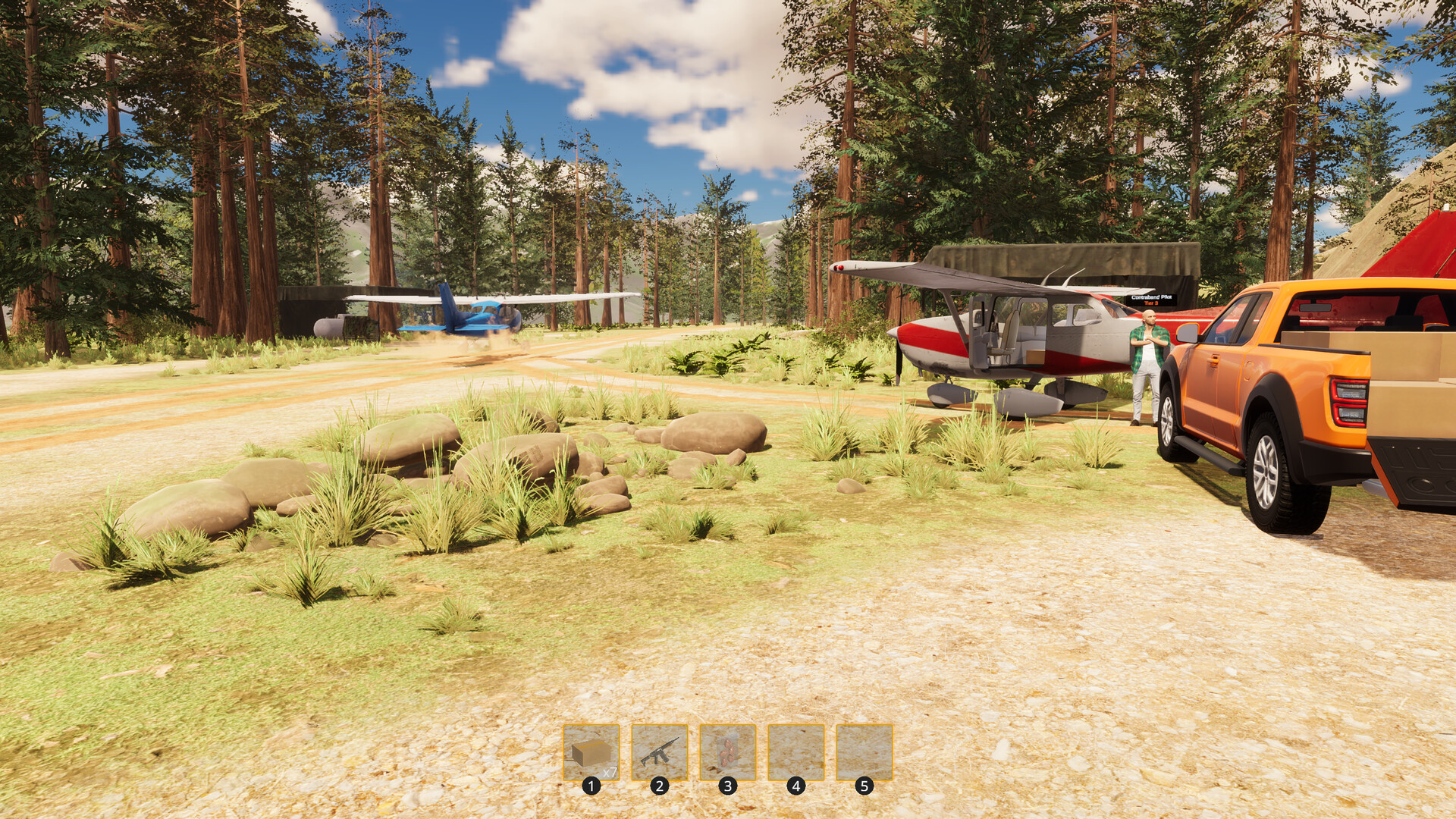Click the orange Tier 3 label text
Viewport: 1456px width, 819px height.
[1151, 304]
